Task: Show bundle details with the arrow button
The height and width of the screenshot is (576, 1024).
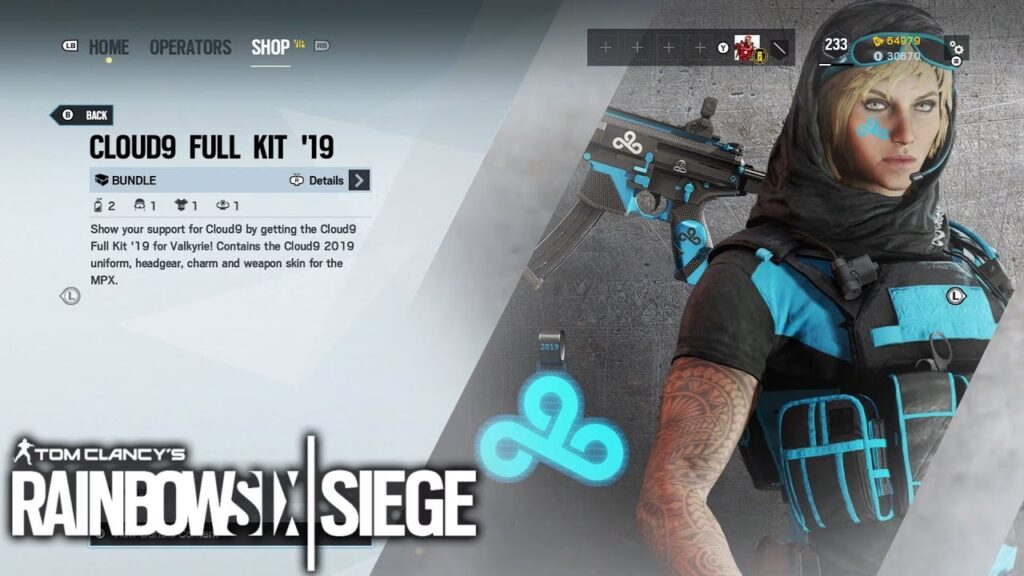Action: pyautogui.click(x=360, y=181)
